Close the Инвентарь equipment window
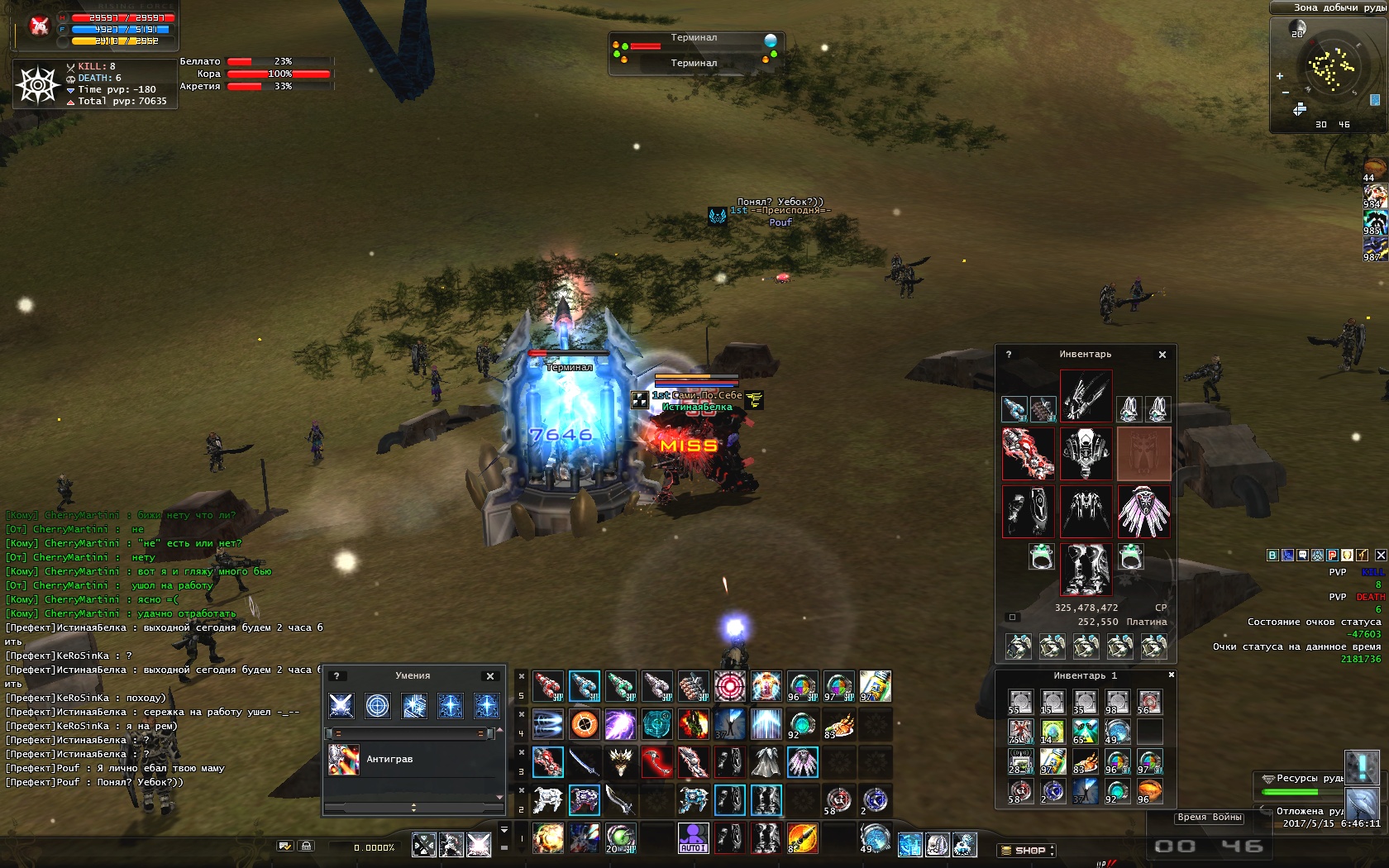Viewport: 1389px width, 868px height. (1162, 355)
